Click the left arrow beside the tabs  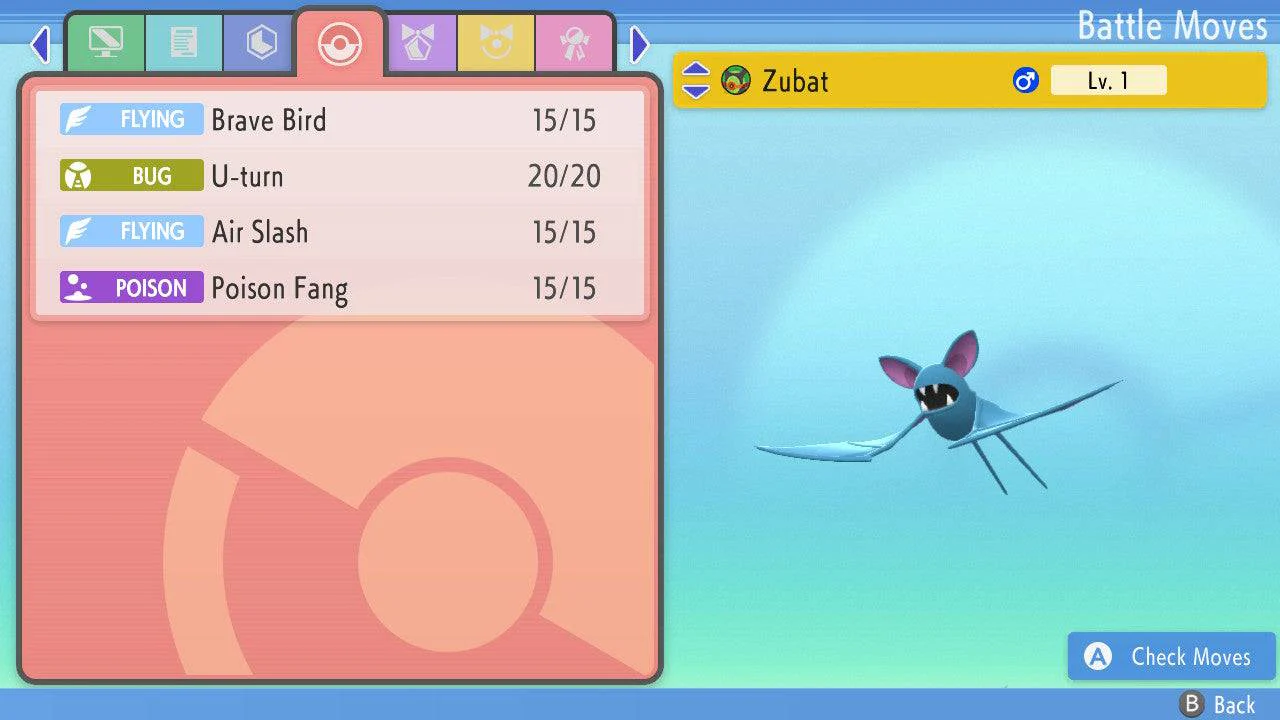(x=40, y=44)
